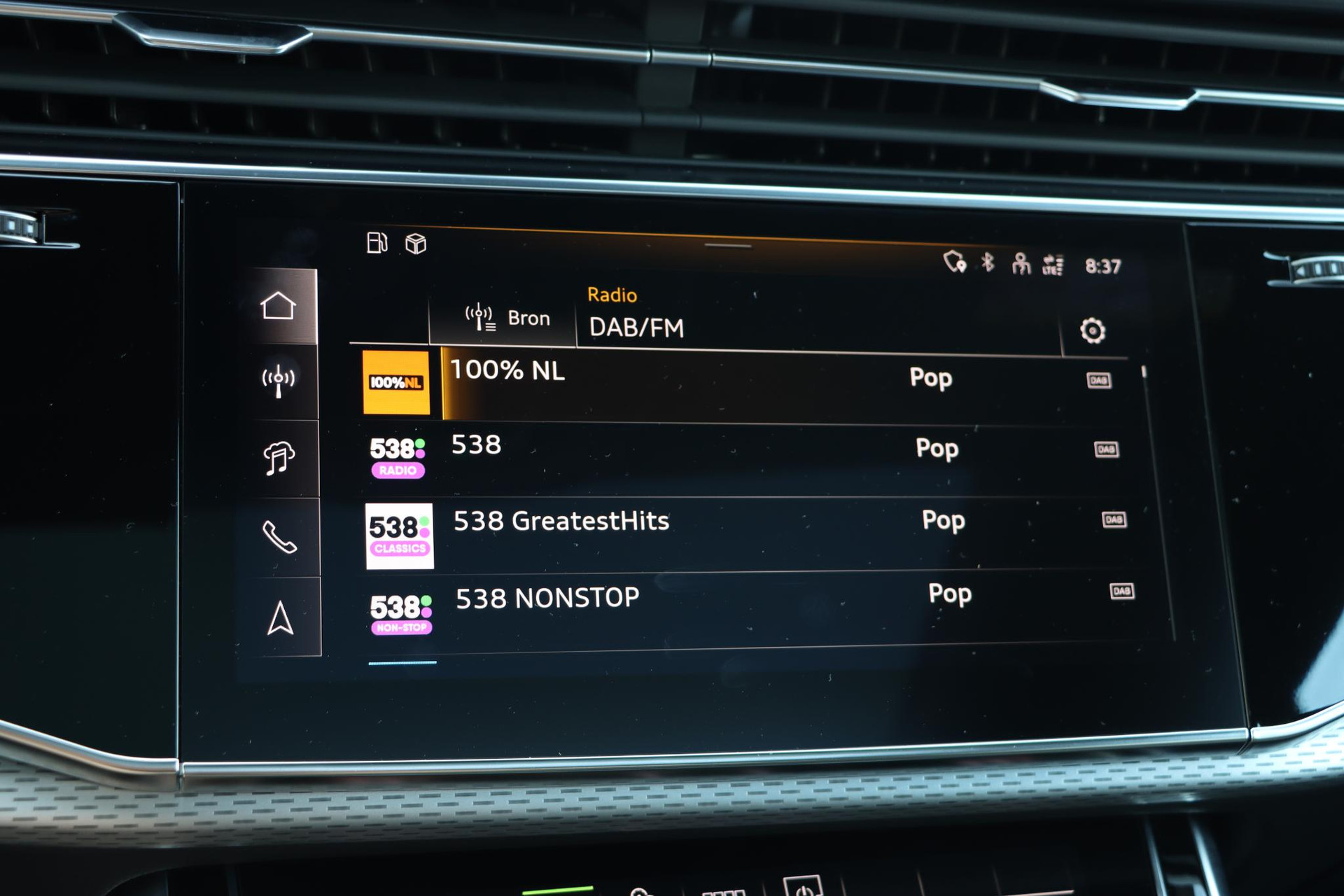Open the home screen
Viewport: 1344px width, 896px height.
tap(279, 306)
